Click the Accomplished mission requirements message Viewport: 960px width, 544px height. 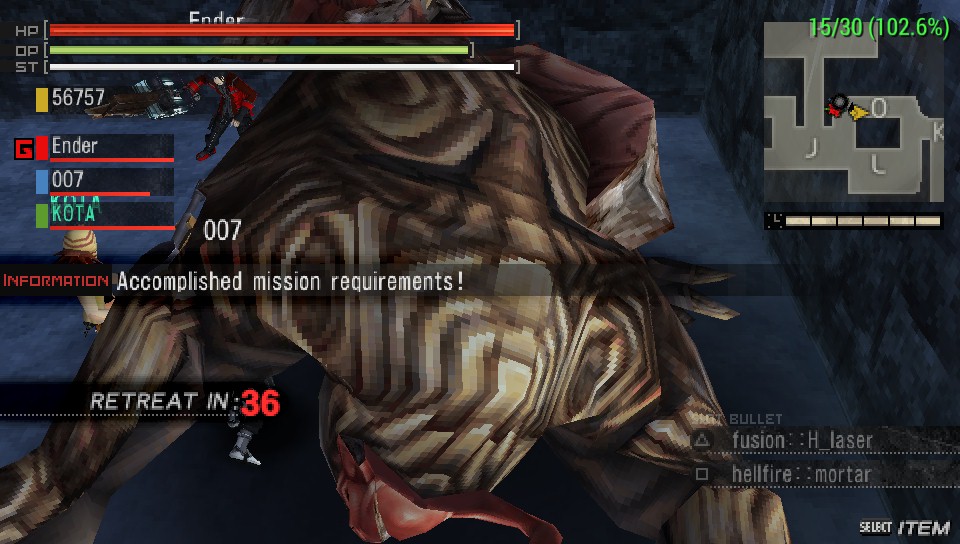290,281
